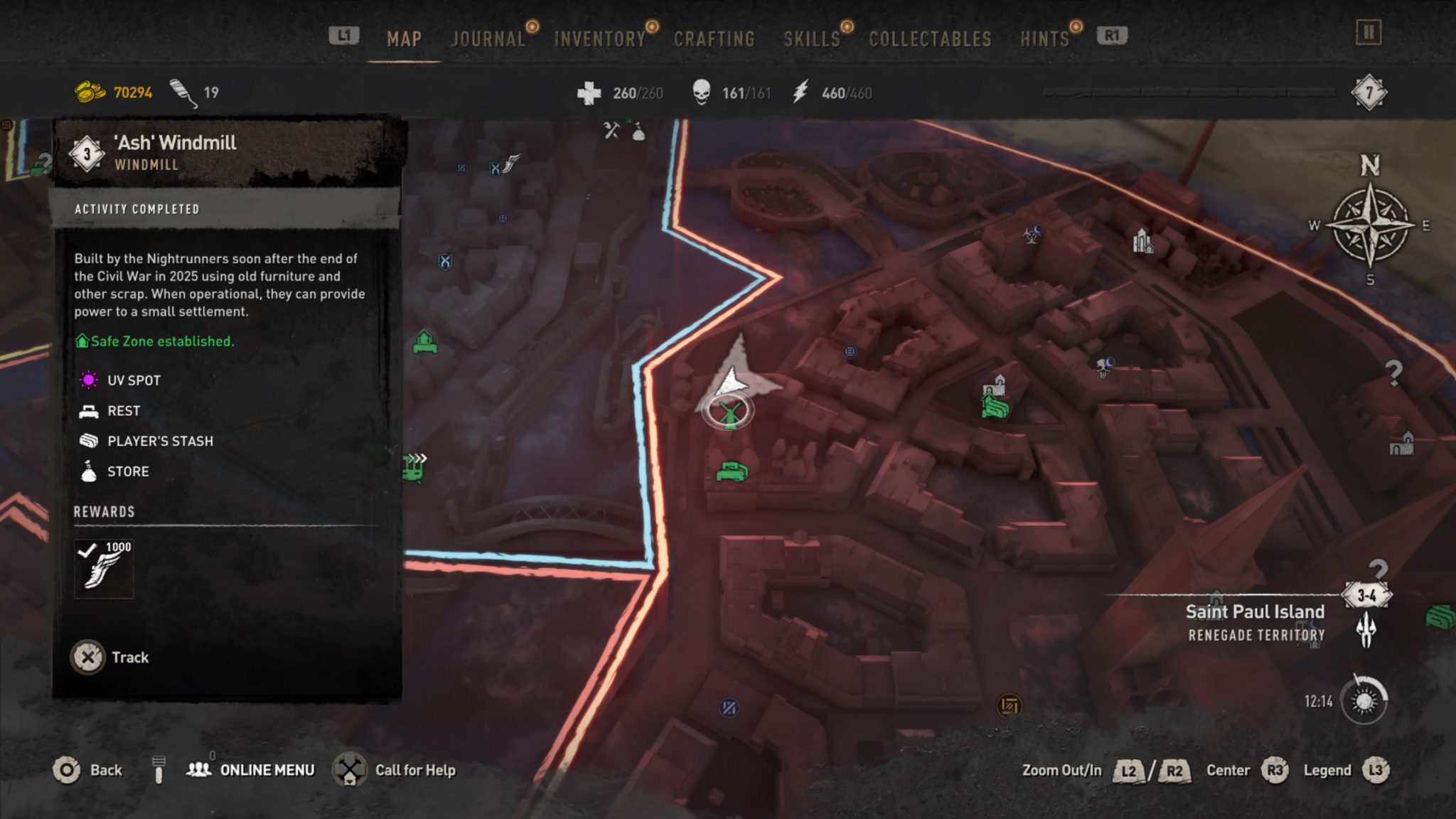The height and width of the screenshot is (819, 1456).
Task: Open the Zoom Out/In control
Action: tap(1061, 770)
